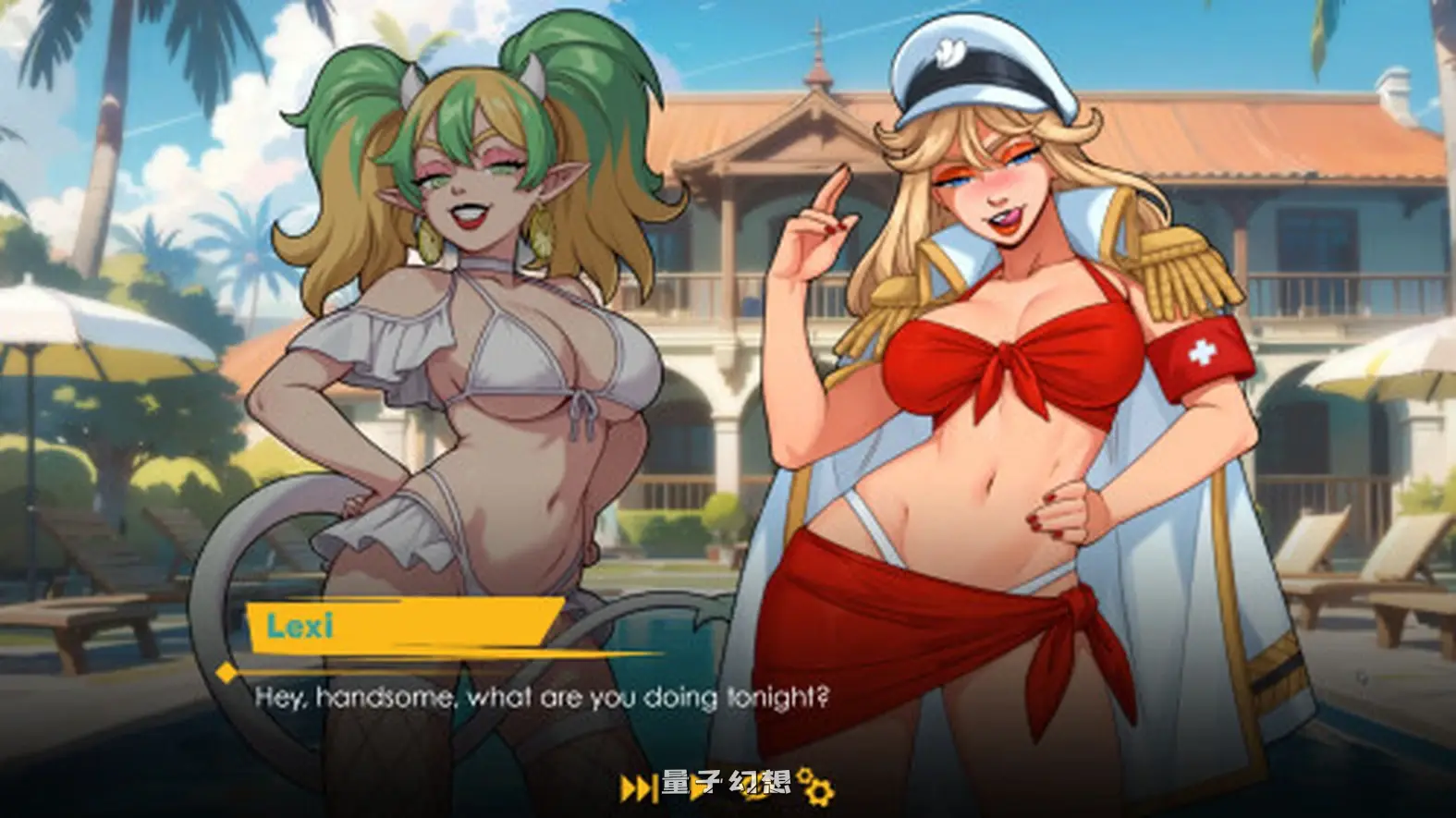Open settings via the gear icon
This screenshot has width=1456, height=818.
point(818,791)
